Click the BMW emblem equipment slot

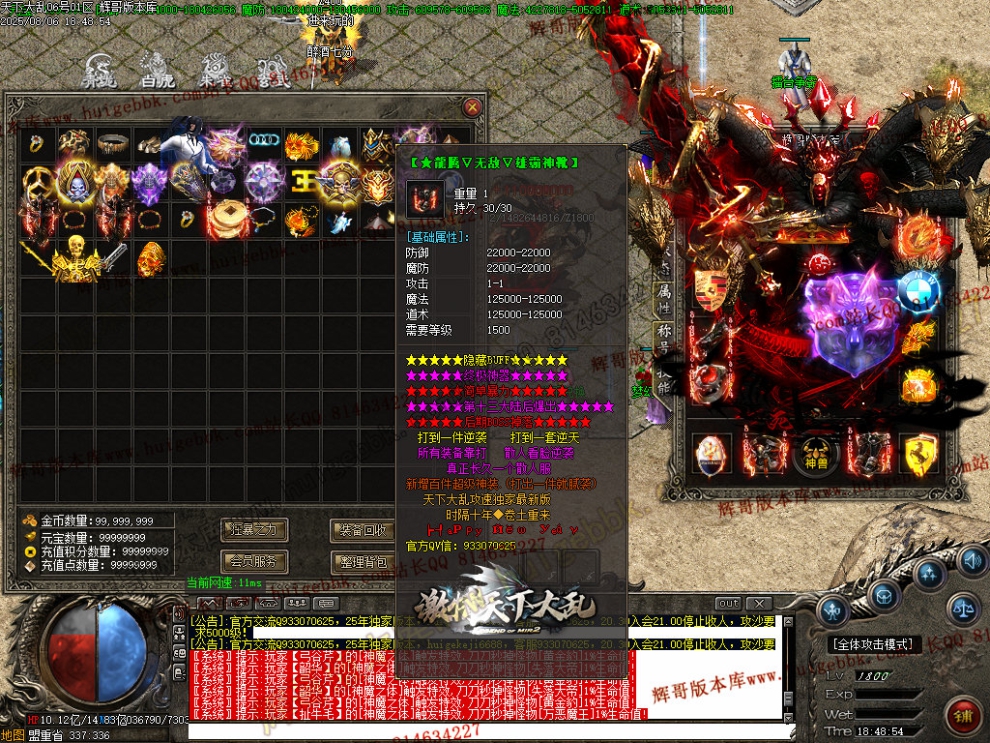(x=918, y=292)
